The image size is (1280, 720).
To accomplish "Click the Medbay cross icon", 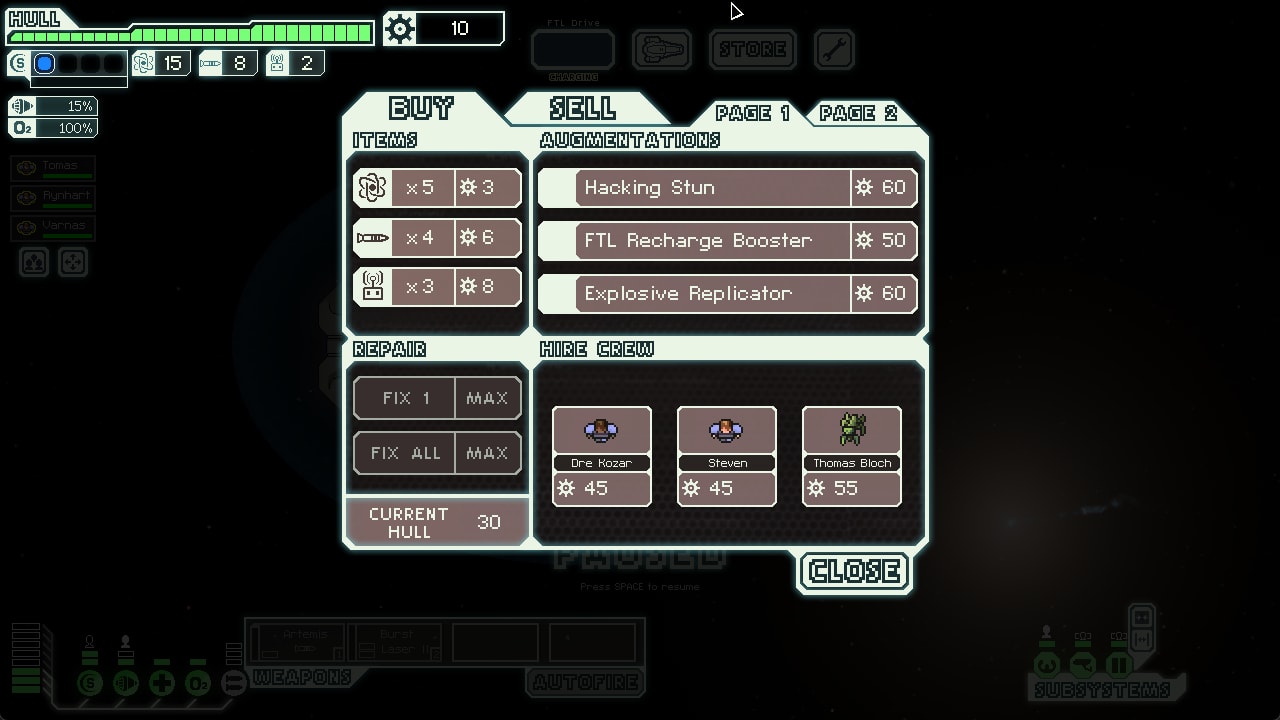I will [x=162, y=683].
